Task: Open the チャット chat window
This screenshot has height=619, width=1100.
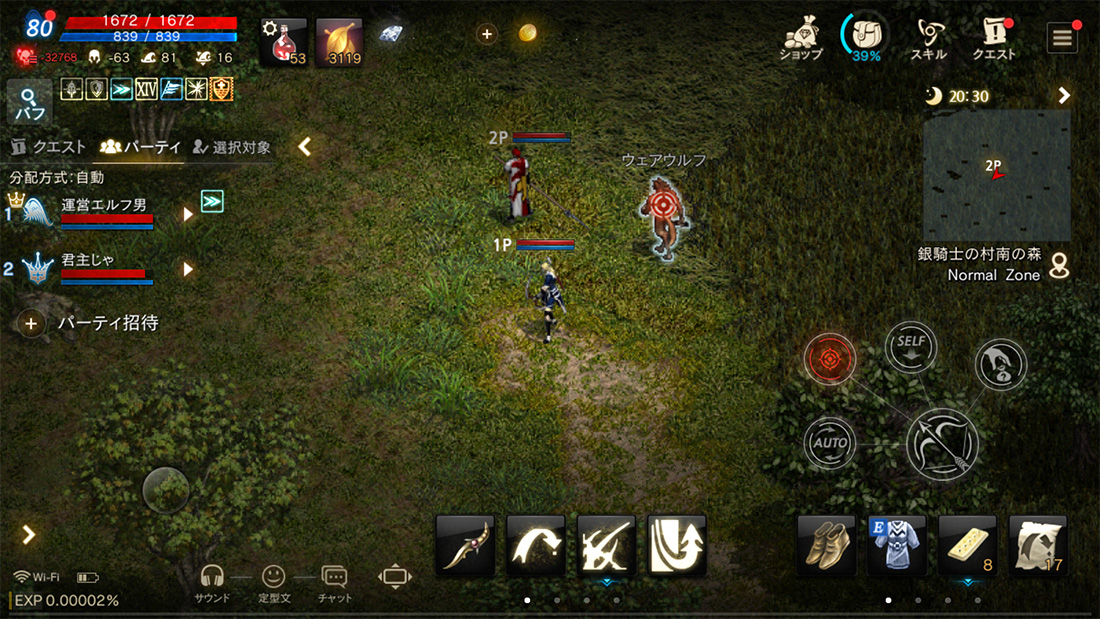Action: click(334, 581)
